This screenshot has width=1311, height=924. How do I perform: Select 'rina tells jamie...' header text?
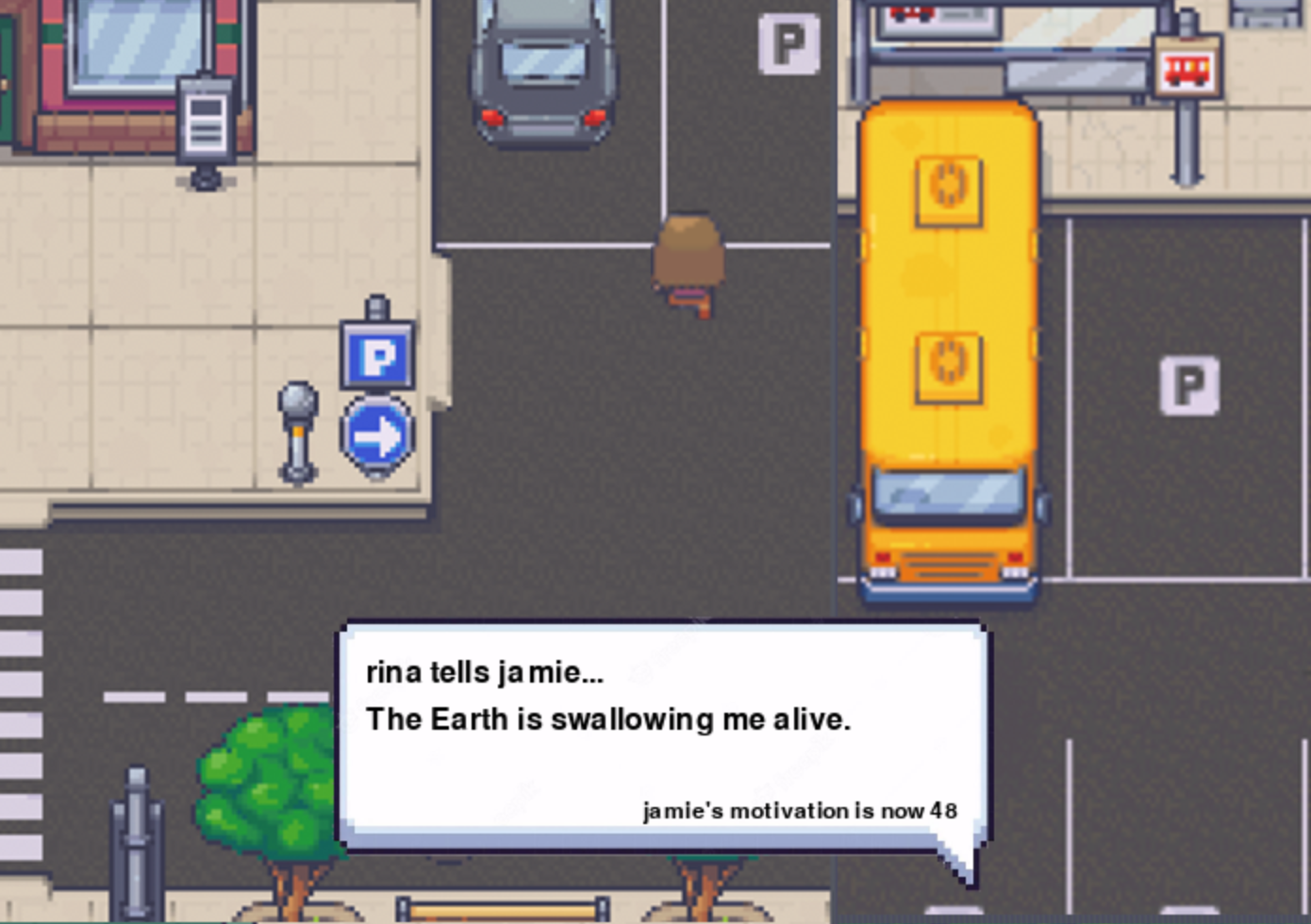tap(487, 672)
